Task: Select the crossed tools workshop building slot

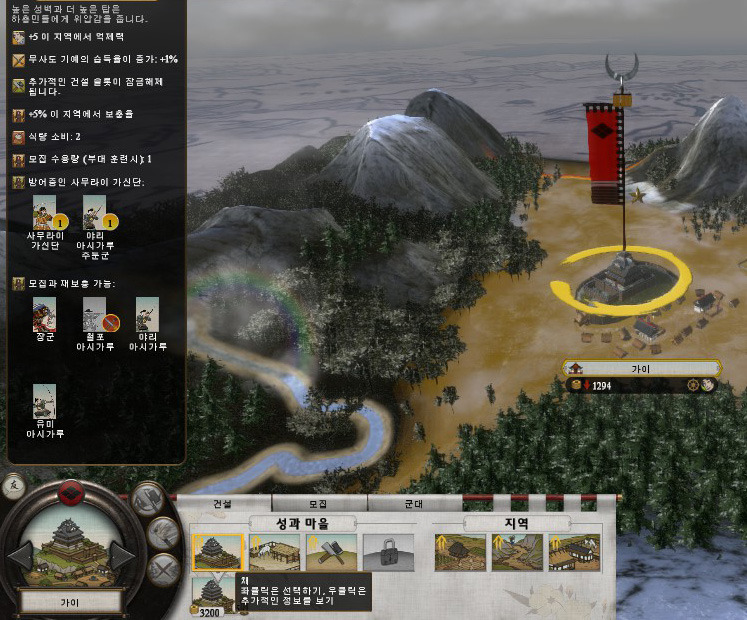Action: pos(333,551)
